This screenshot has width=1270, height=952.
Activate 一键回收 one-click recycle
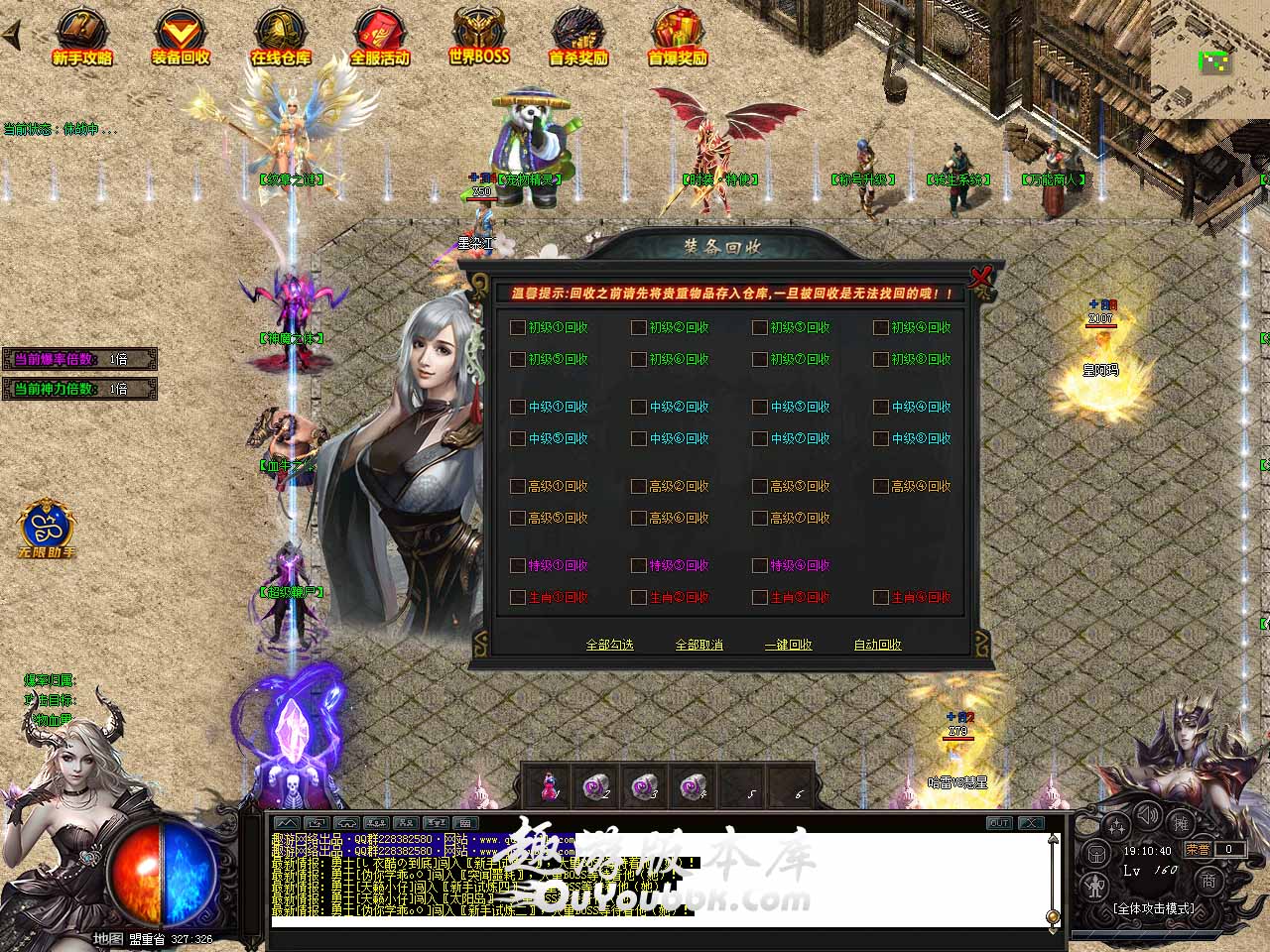pos(788,645)
